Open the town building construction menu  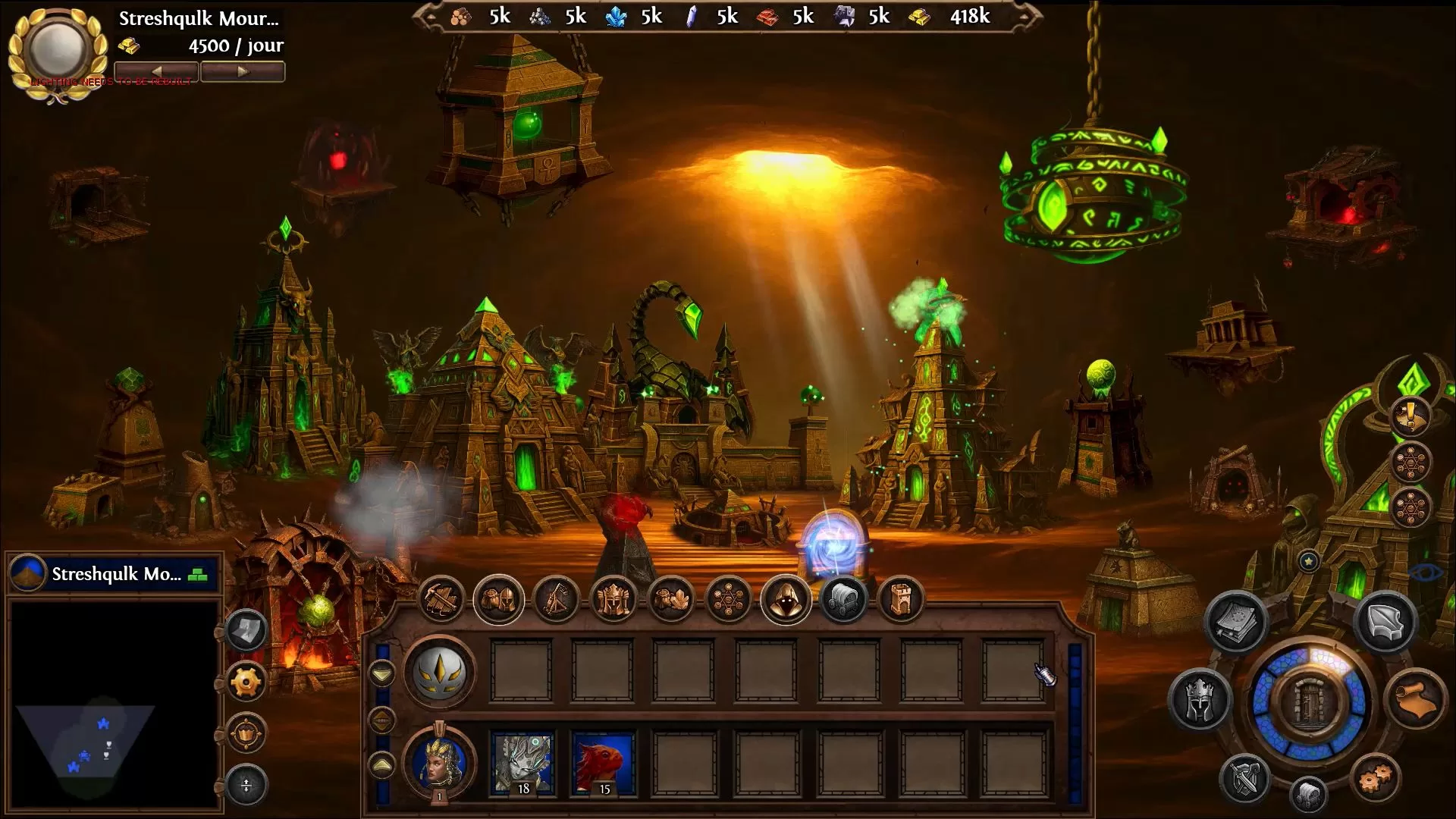[441, 600]
